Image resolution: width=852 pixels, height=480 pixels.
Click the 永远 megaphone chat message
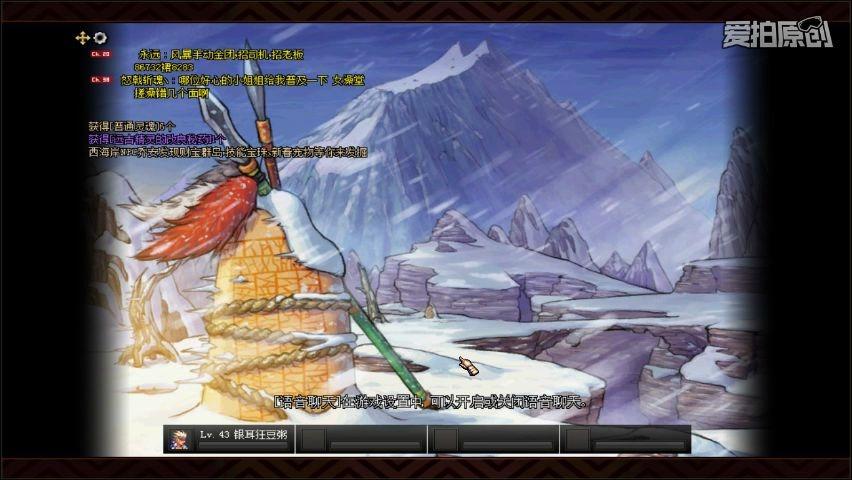coord(220,53)
